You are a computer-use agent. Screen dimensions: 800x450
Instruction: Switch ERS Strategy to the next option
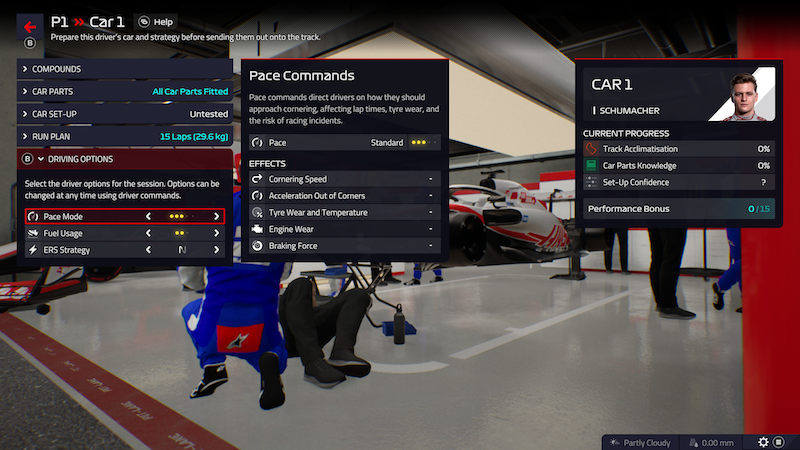point(216,249)
